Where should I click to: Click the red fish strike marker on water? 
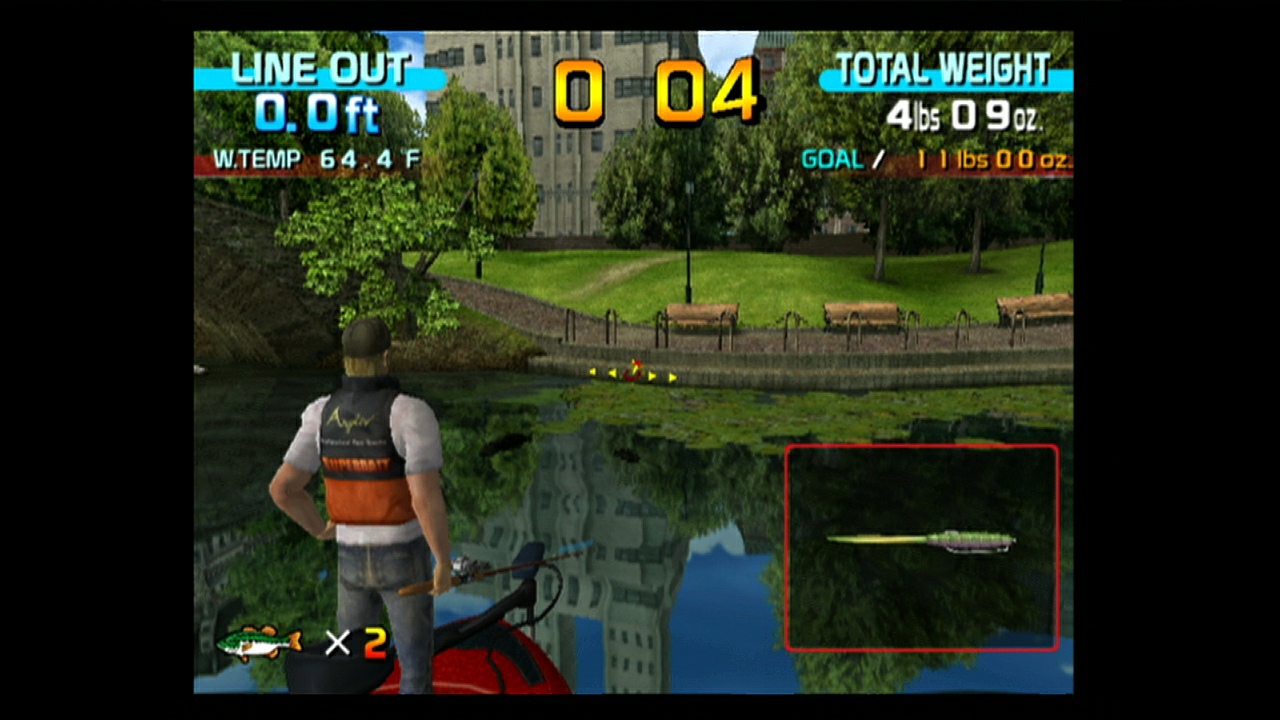click(635, 372)
